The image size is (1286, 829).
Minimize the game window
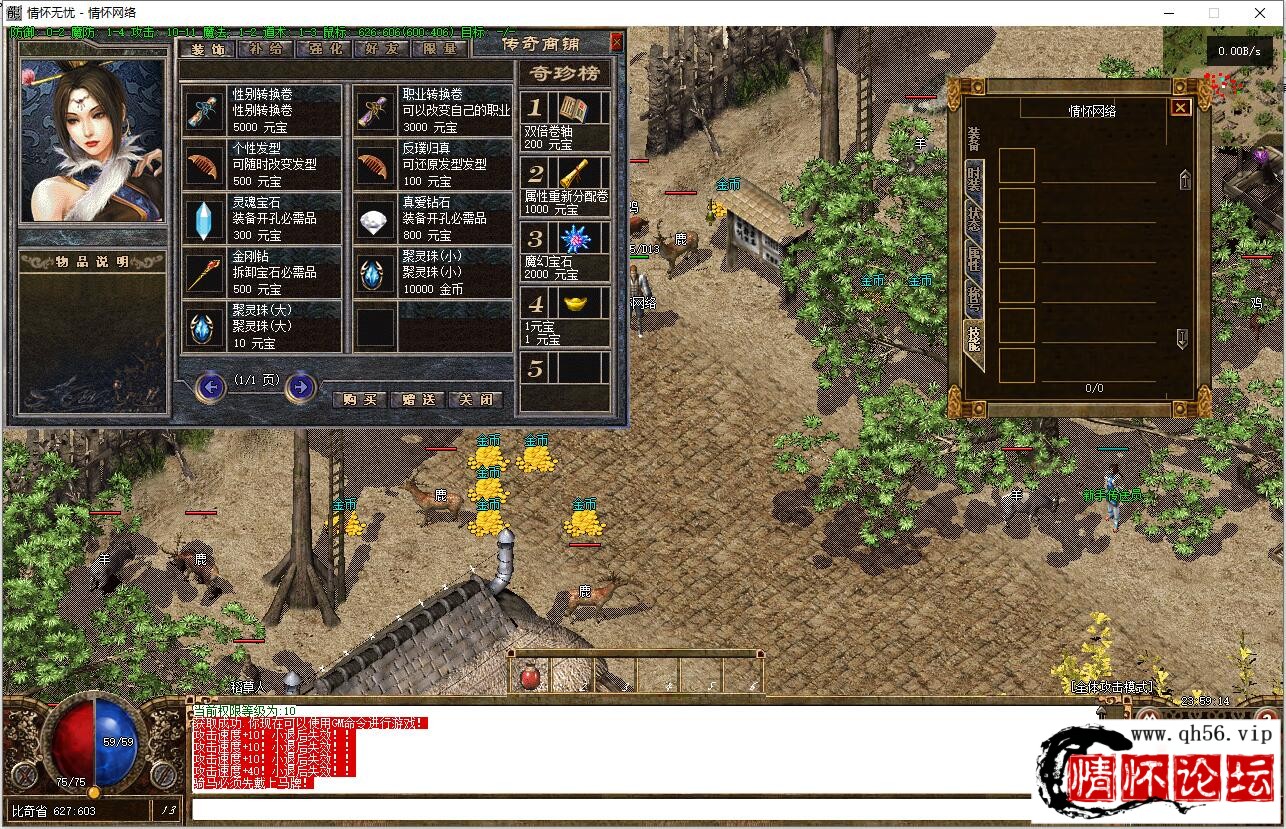[x=1168, y=13]
